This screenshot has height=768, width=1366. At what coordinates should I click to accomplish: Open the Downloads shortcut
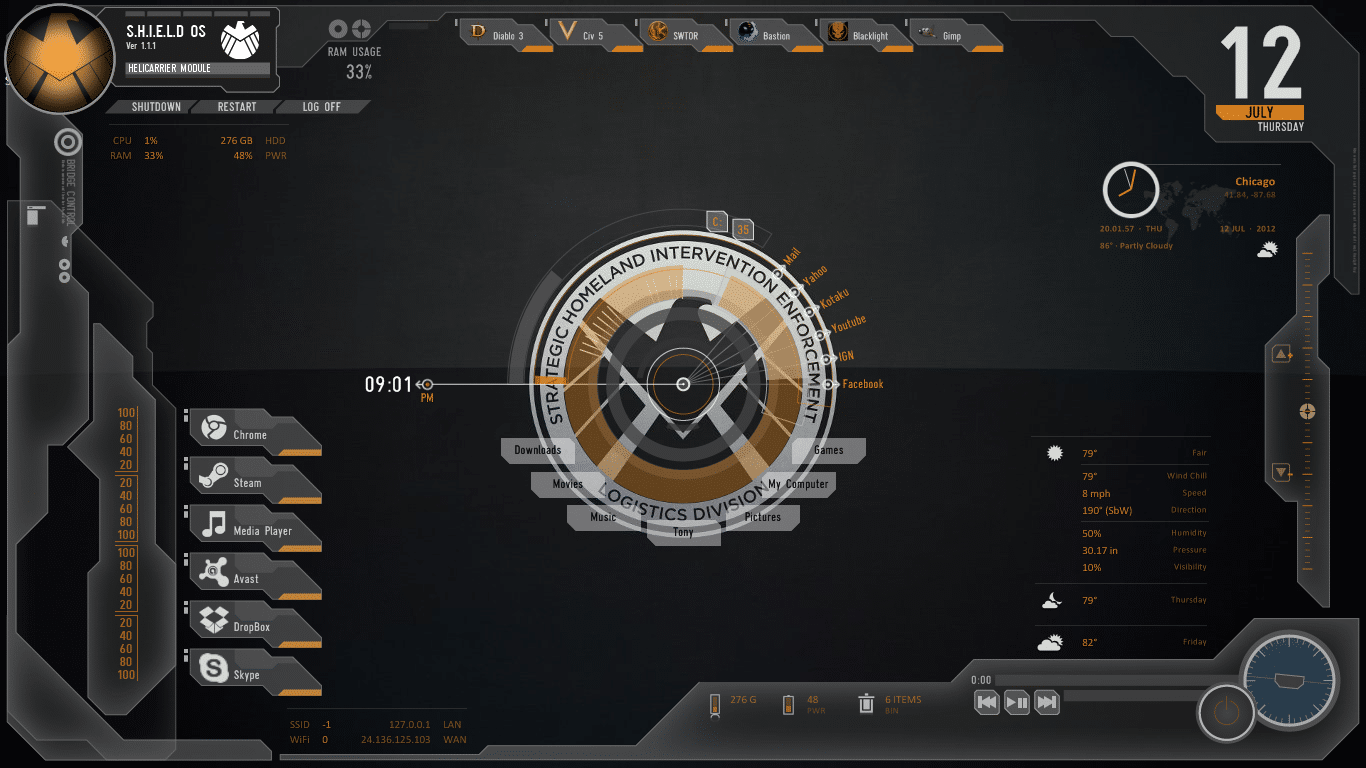point(537,450)
